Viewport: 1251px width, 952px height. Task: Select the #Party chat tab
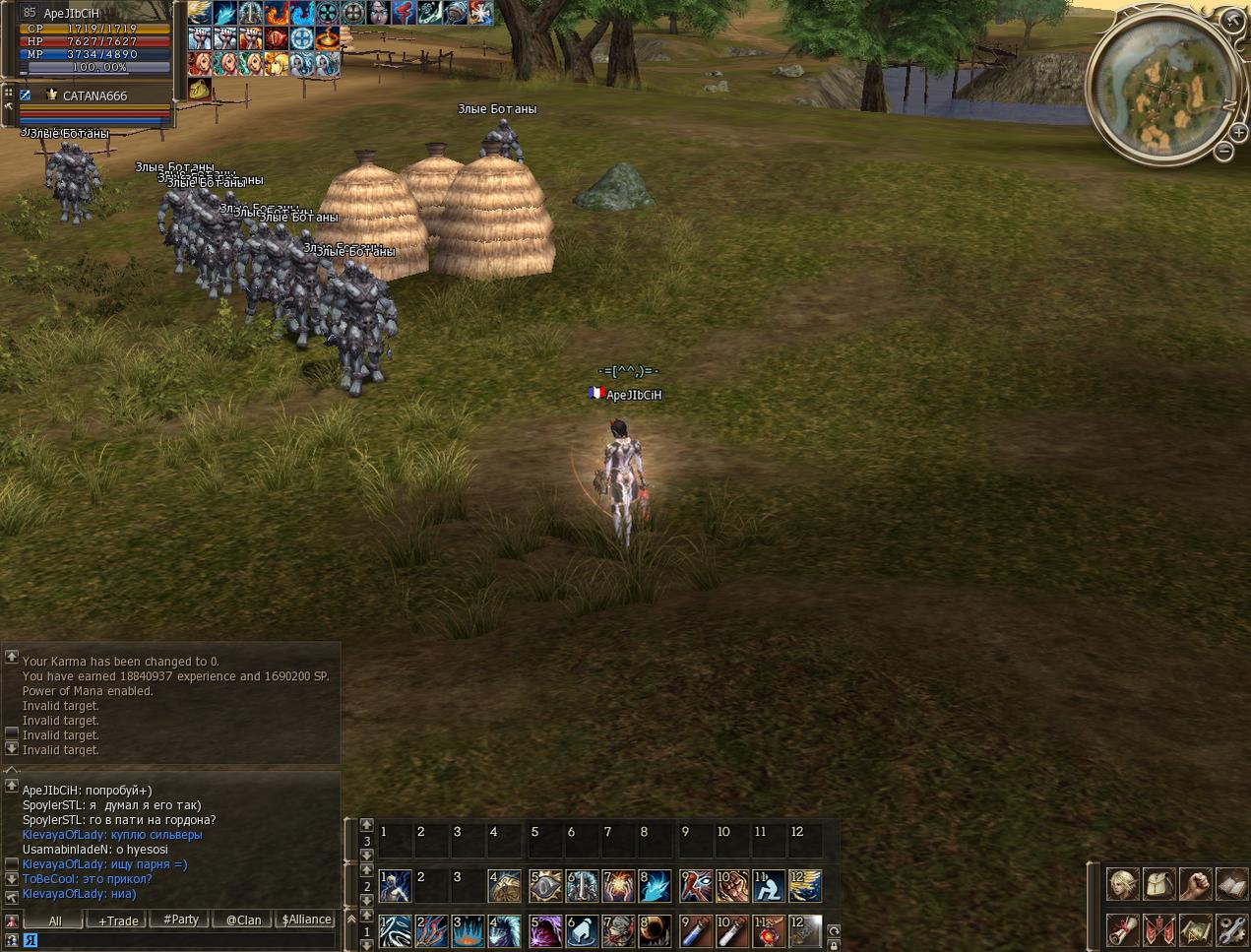[180, 920]
